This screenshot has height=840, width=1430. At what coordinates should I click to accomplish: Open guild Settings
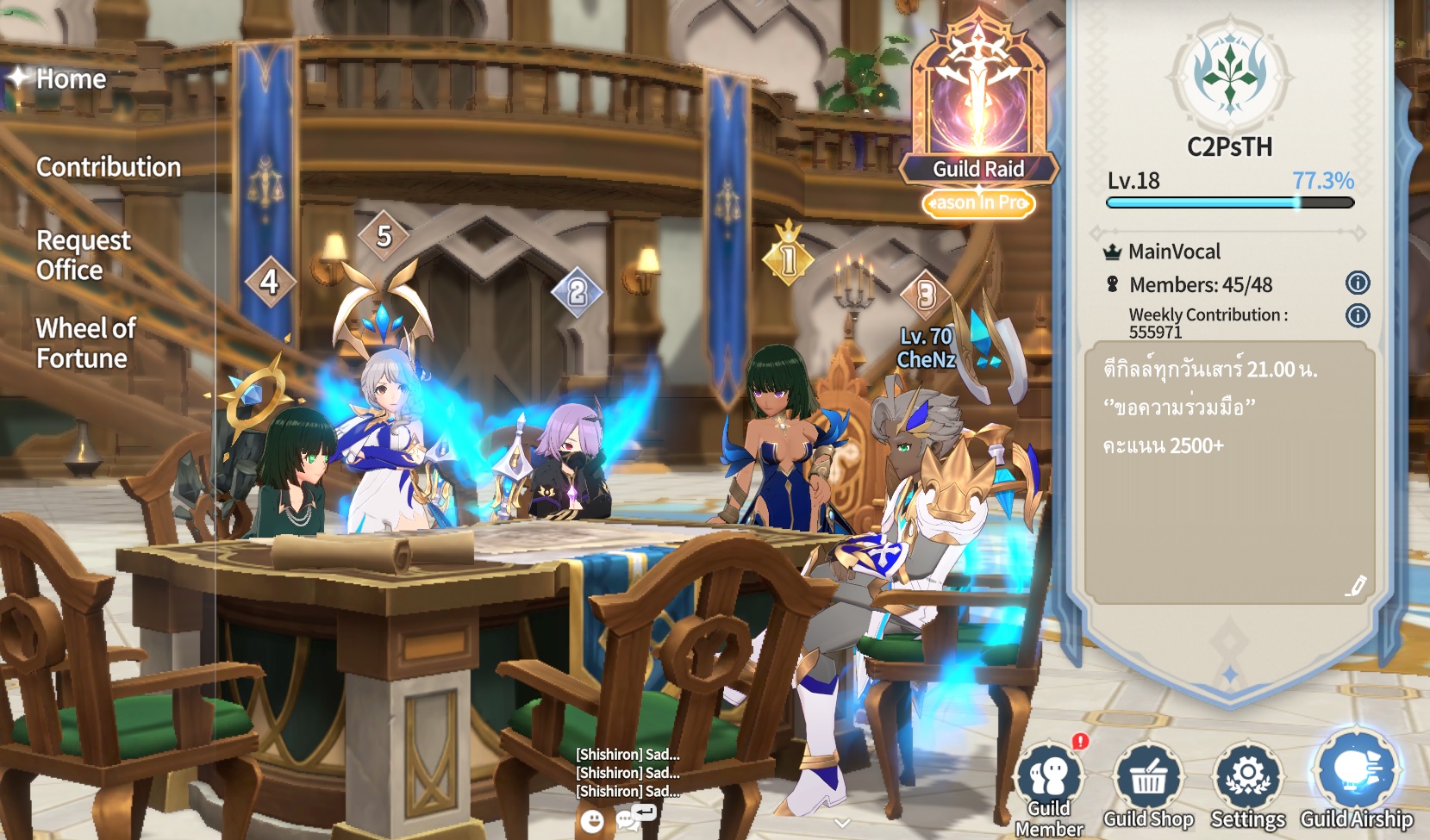(x=1247, y=786)
